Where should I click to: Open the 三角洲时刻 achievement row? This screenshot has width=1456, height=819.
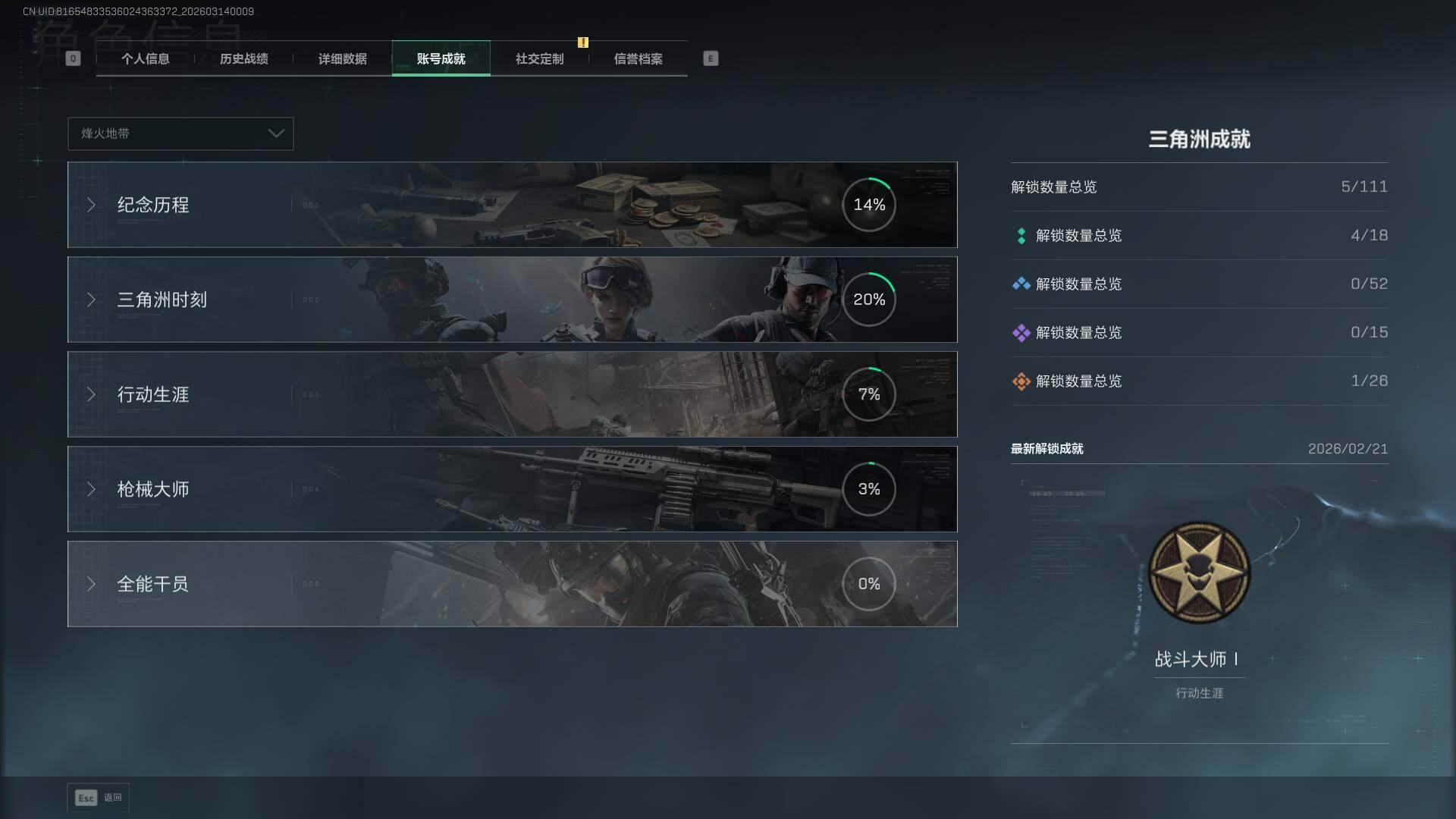coord(512,300)
